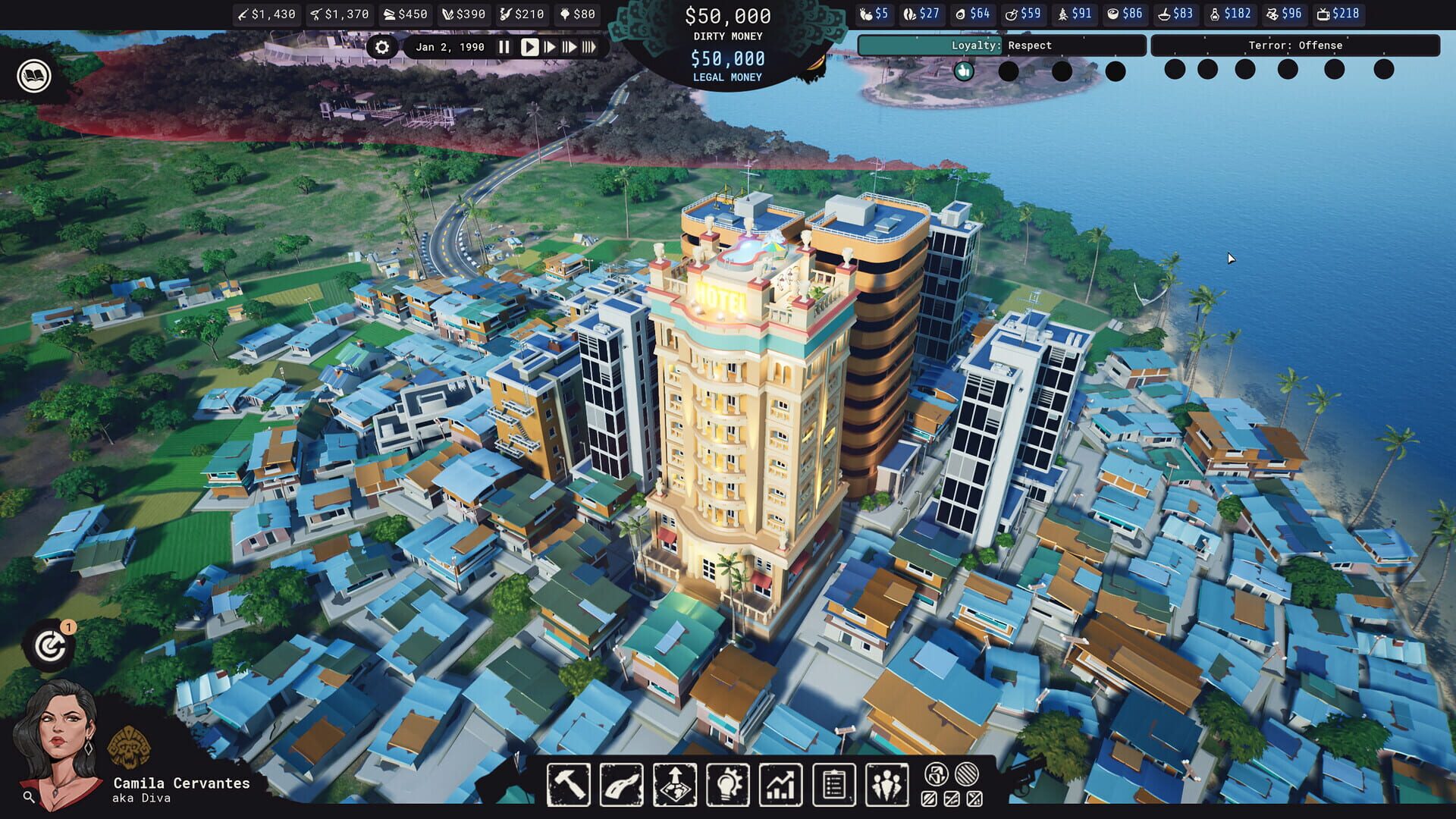This screenshot has height=819, width=1456.
Task: Select the Loyalty: Respect tab
Action: point(1001,45)
